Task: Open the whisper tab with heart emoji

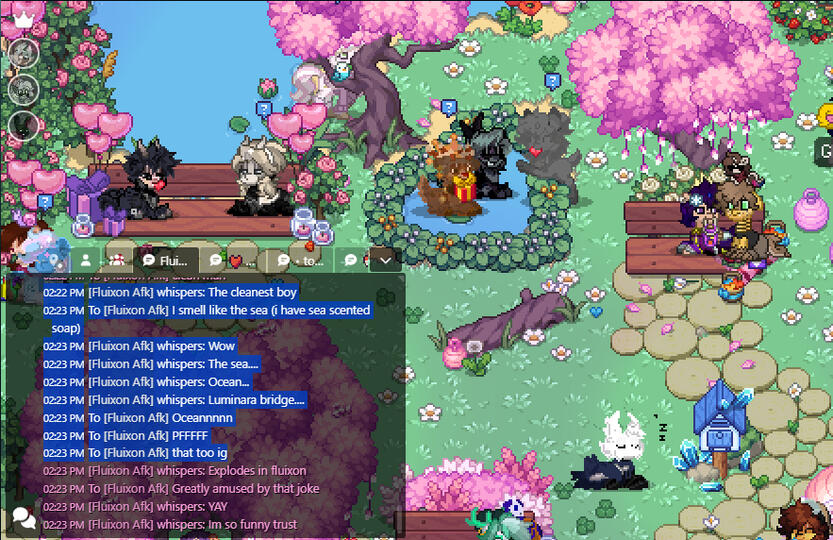Action: (x=236, y=260)
